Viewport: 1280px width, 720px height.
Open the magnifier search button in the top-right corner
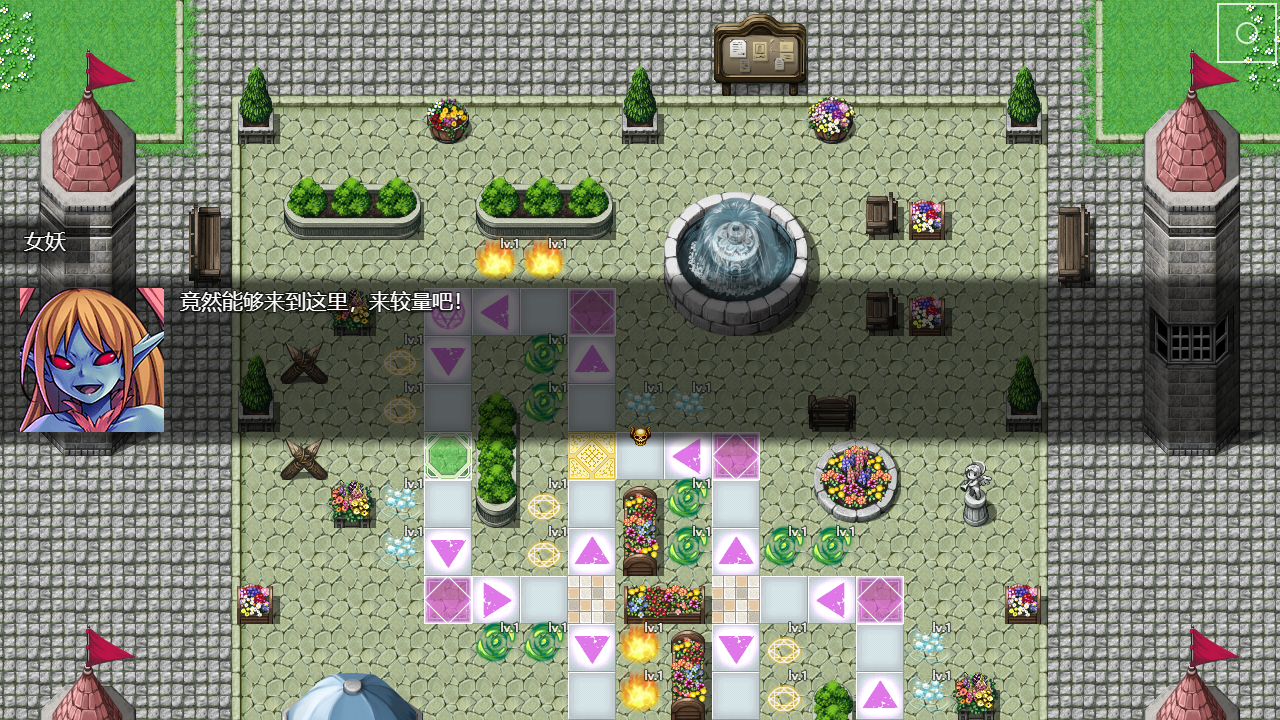pyautogui.click(x=1245, y=33)
